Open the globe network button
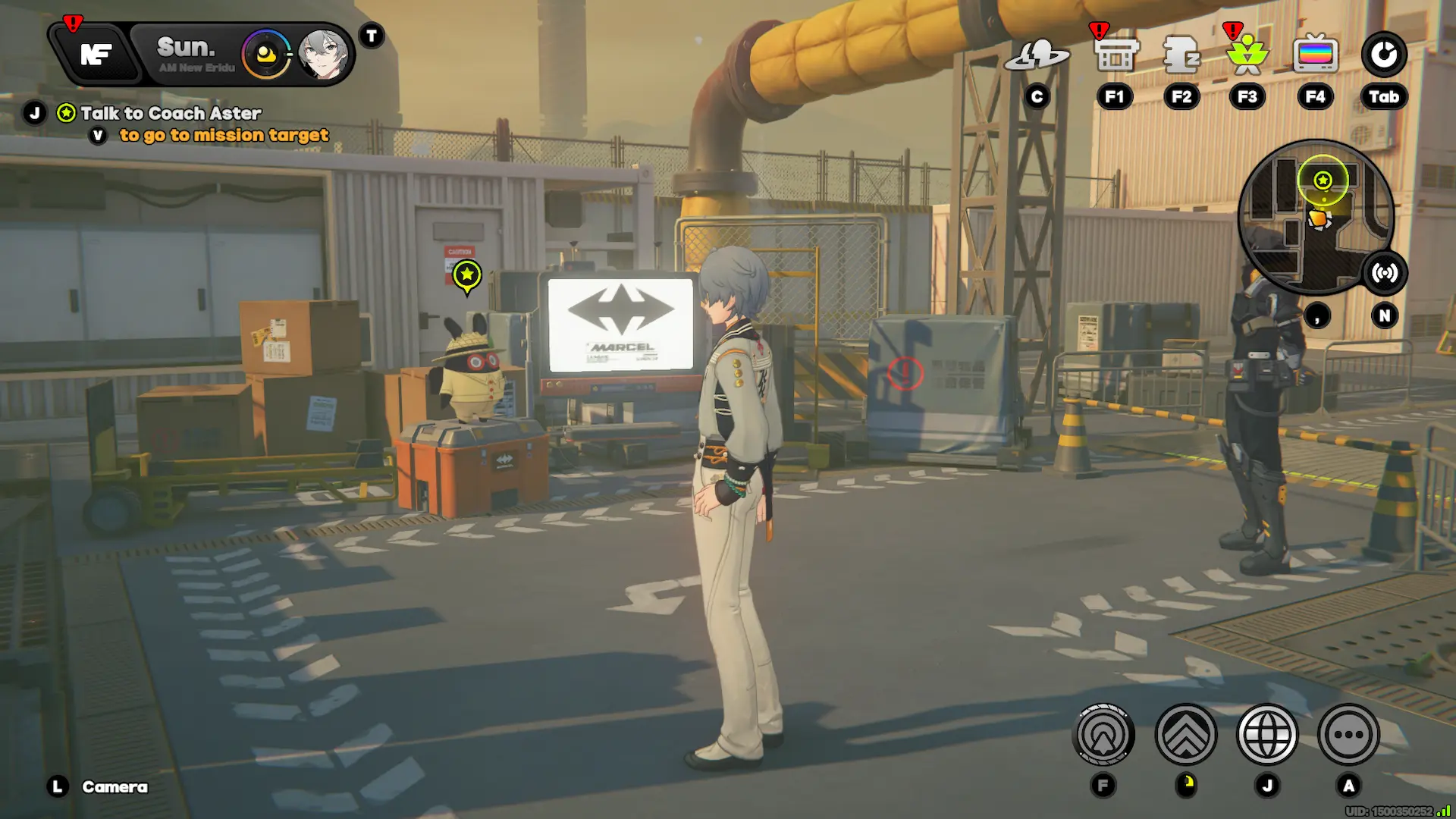The height and width of the screenshot is (819, 1456). [x=1267, y=734]
